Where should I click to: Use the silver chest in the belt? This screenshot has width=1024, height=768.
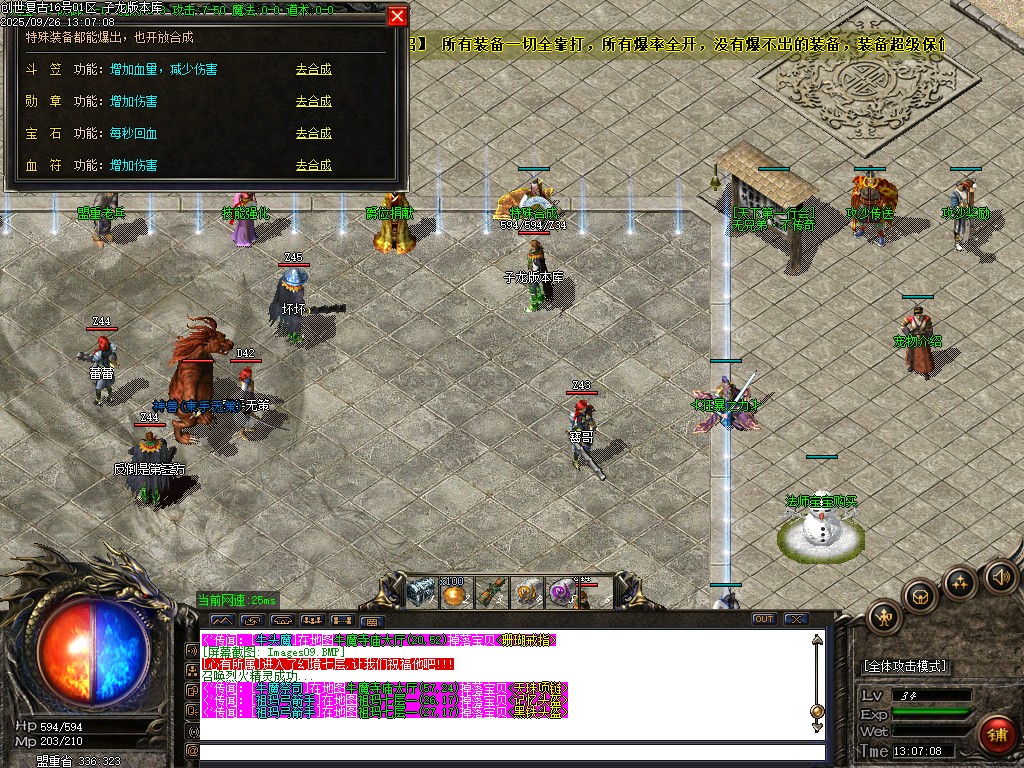pyautogui.click(x=420, y=593)
